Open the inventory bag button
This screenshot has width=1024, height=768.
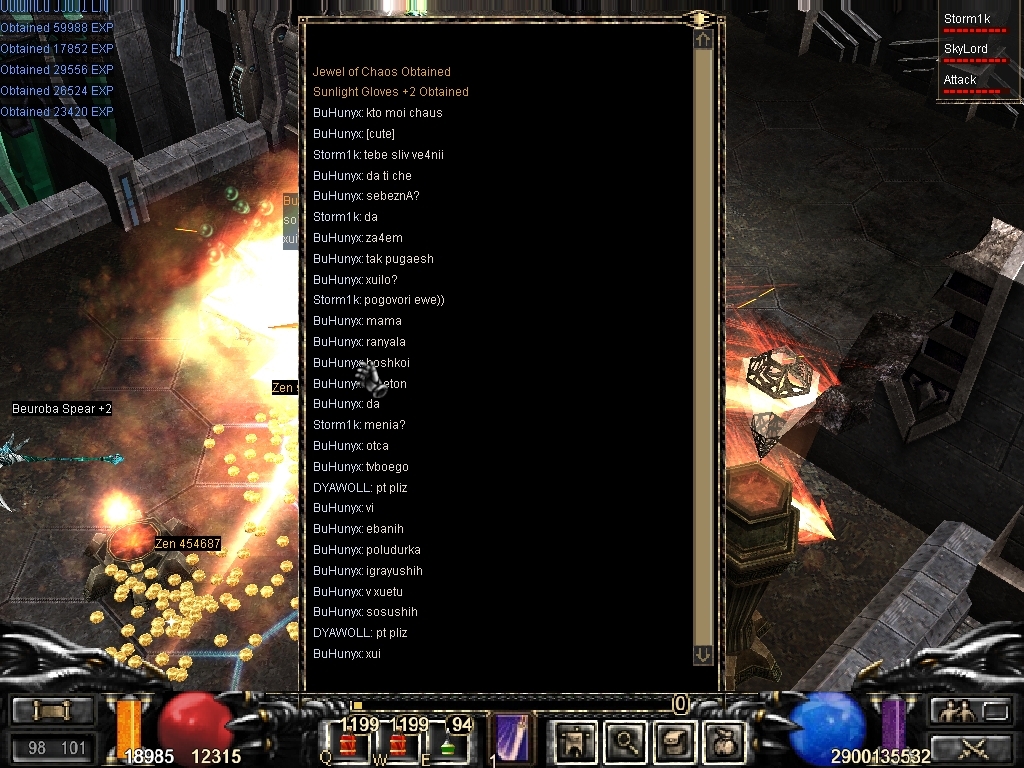click(x=723, y=742)
